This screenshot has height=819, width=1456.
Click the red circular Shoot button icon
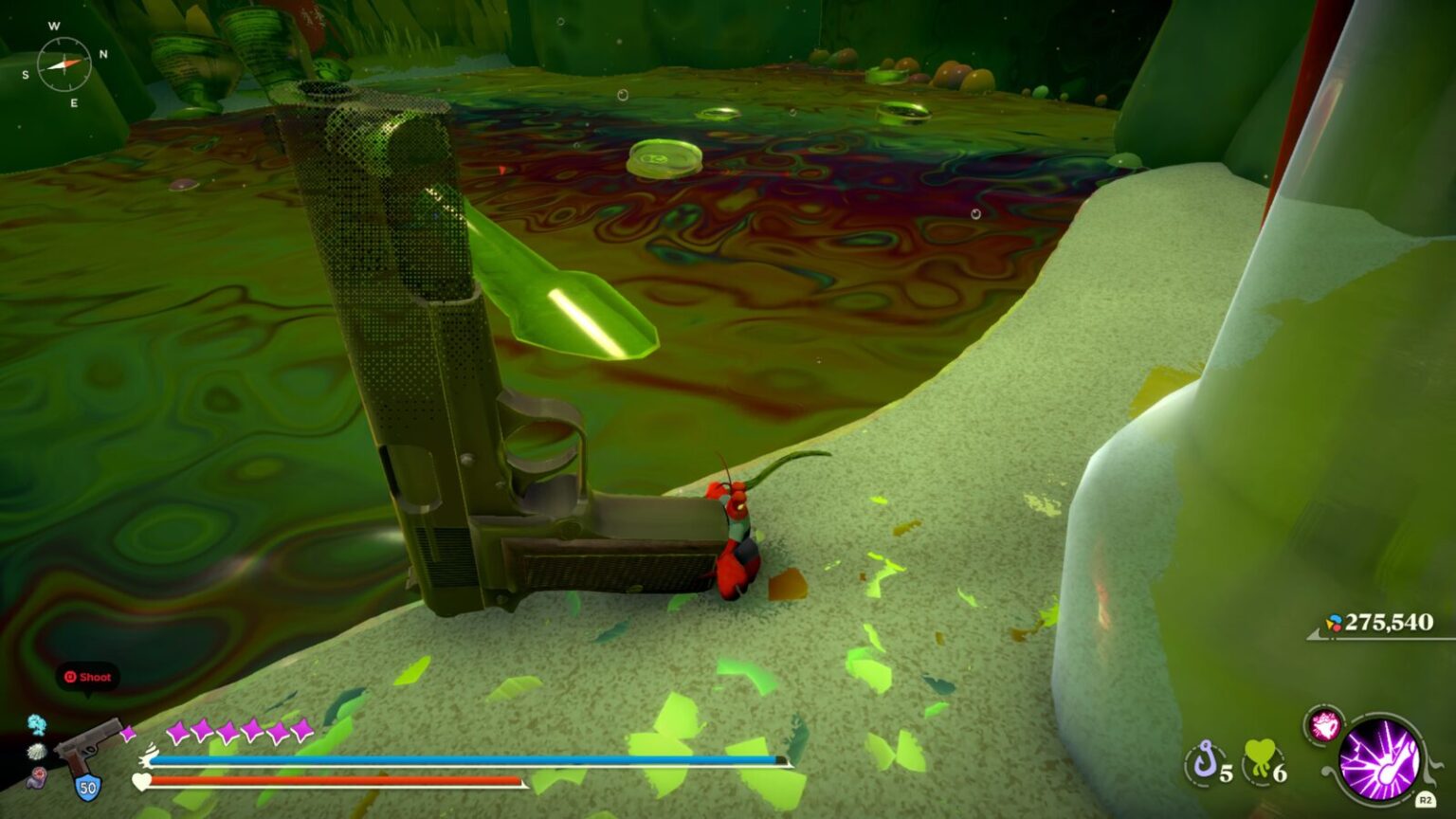[x=70, y=677]
